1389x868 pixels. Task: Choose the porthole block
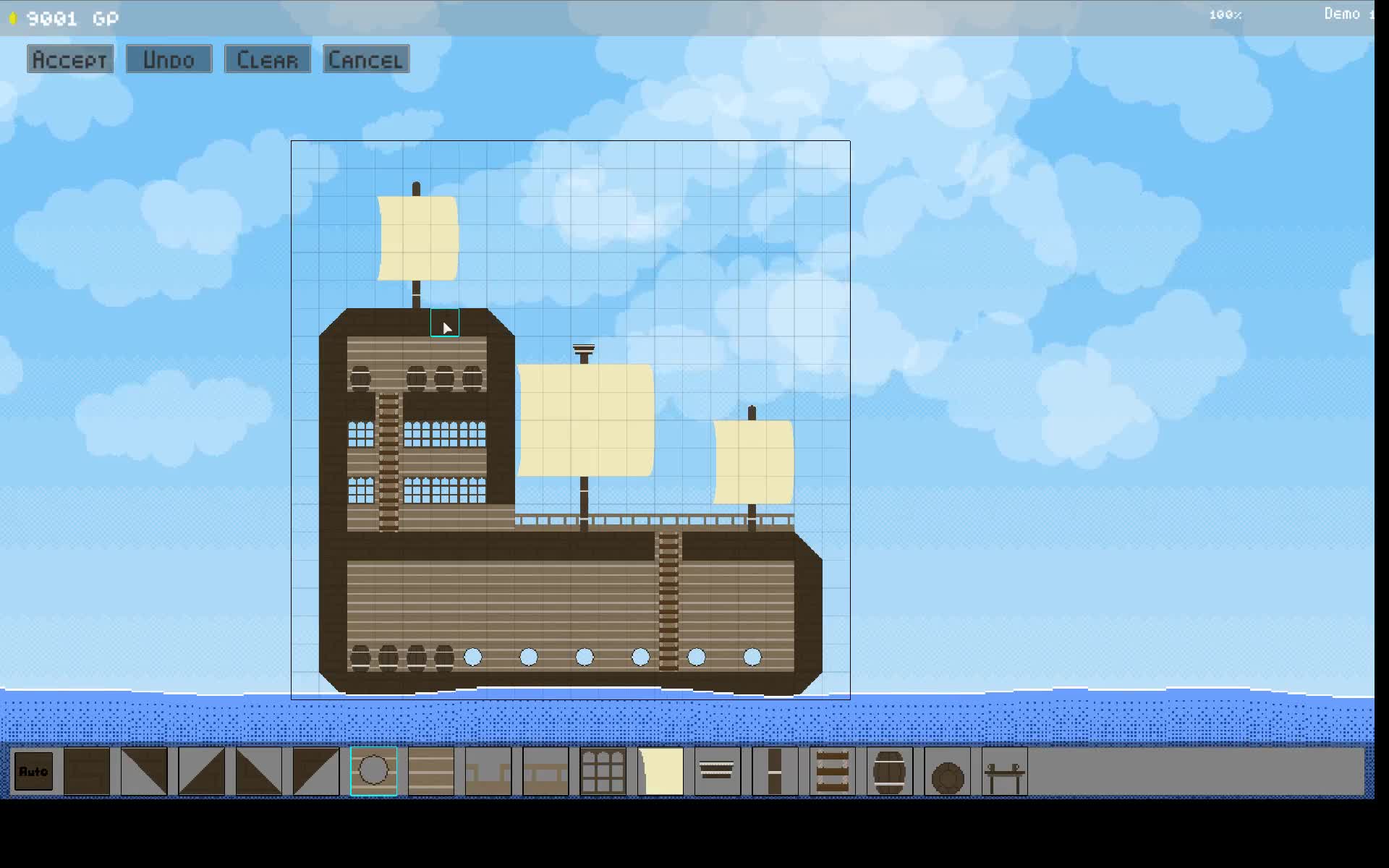tap(373, 772)
